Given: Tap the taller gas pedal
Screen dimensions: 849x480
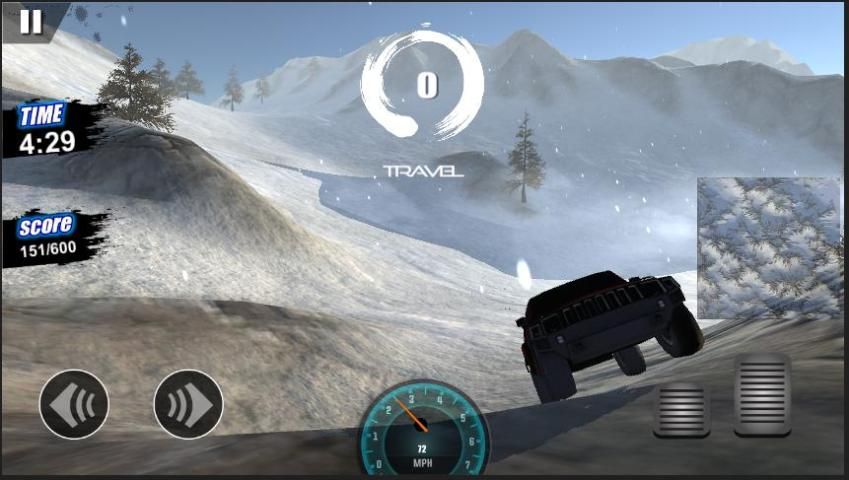Looking at the screenshot, I should click(762, 394).
